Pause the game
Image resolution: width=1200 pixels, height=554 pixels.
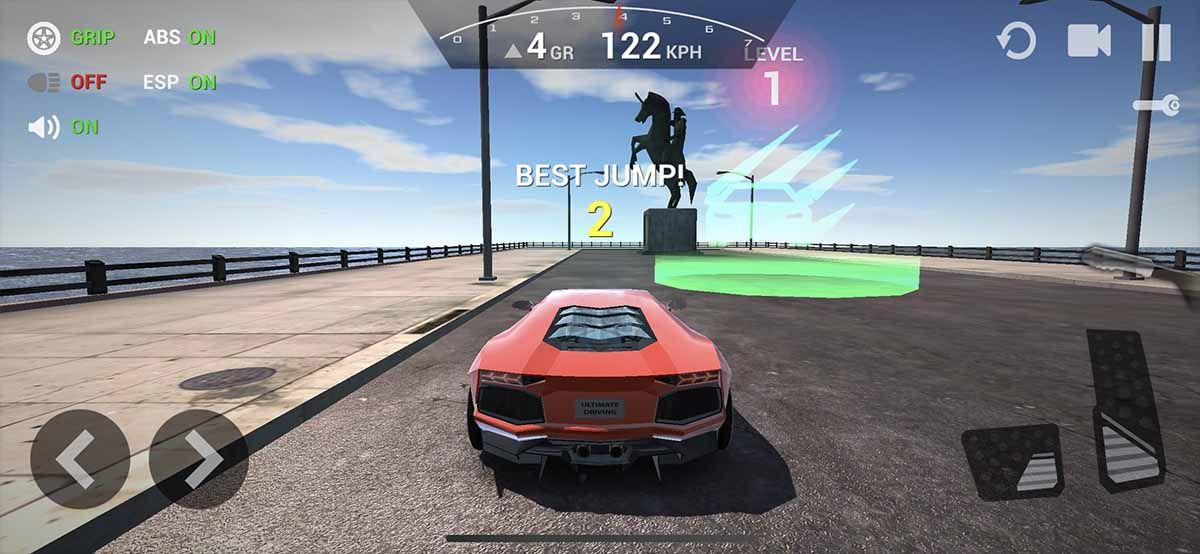(x=1156, y=41)
